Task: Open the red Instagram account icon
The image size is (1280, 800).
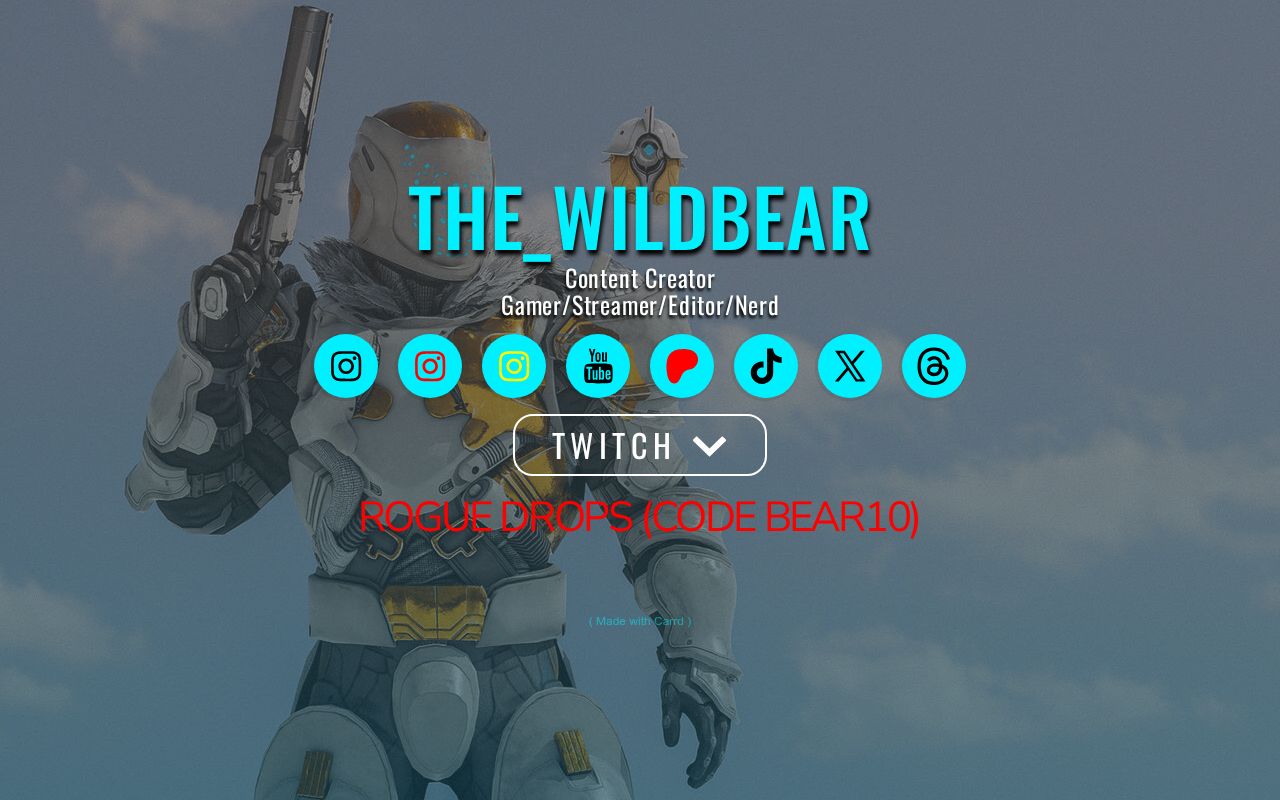Action: 429,366
